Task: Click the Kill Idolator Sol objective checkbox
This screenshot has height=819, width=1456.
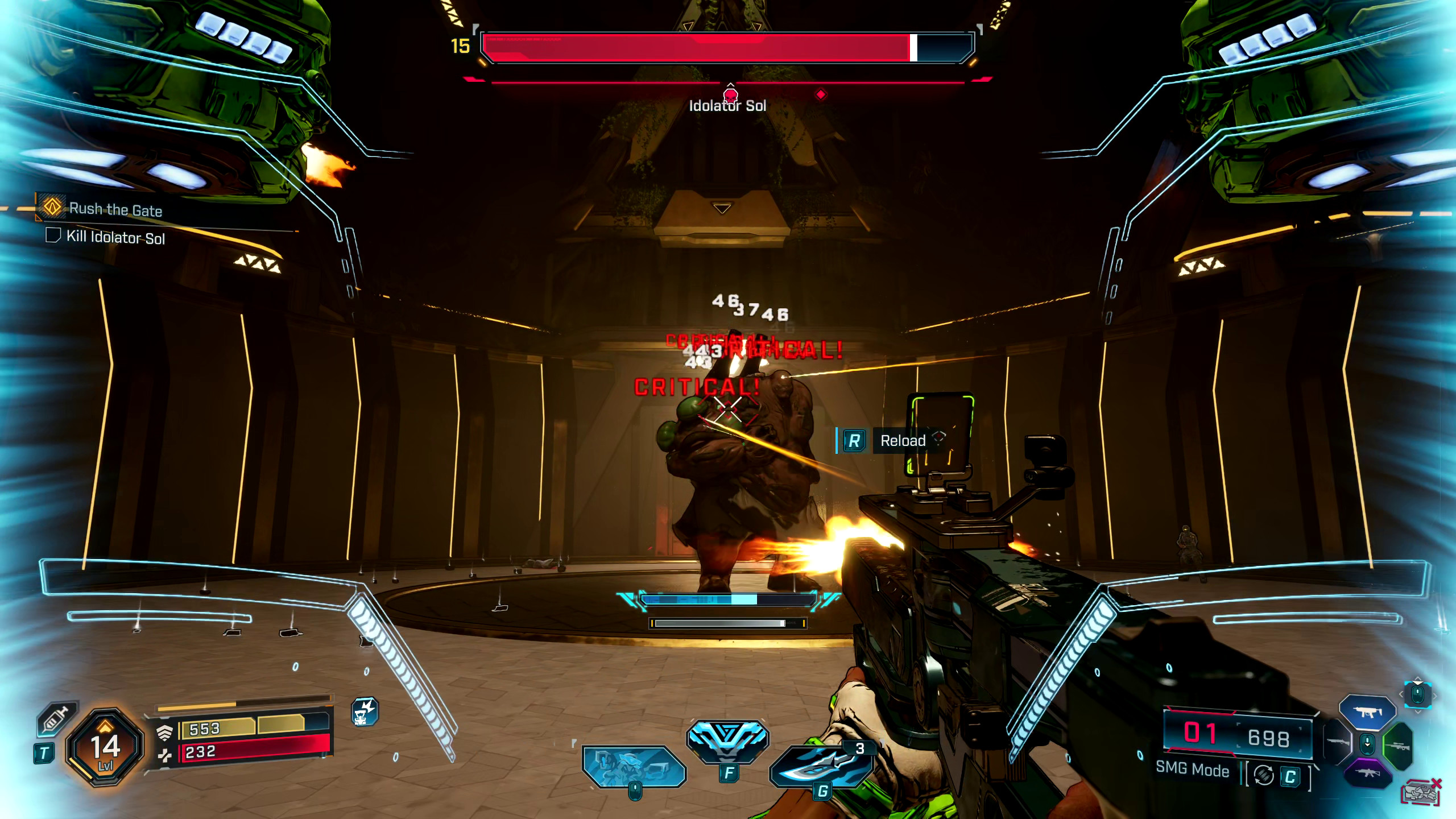Action: pos(53,235)
